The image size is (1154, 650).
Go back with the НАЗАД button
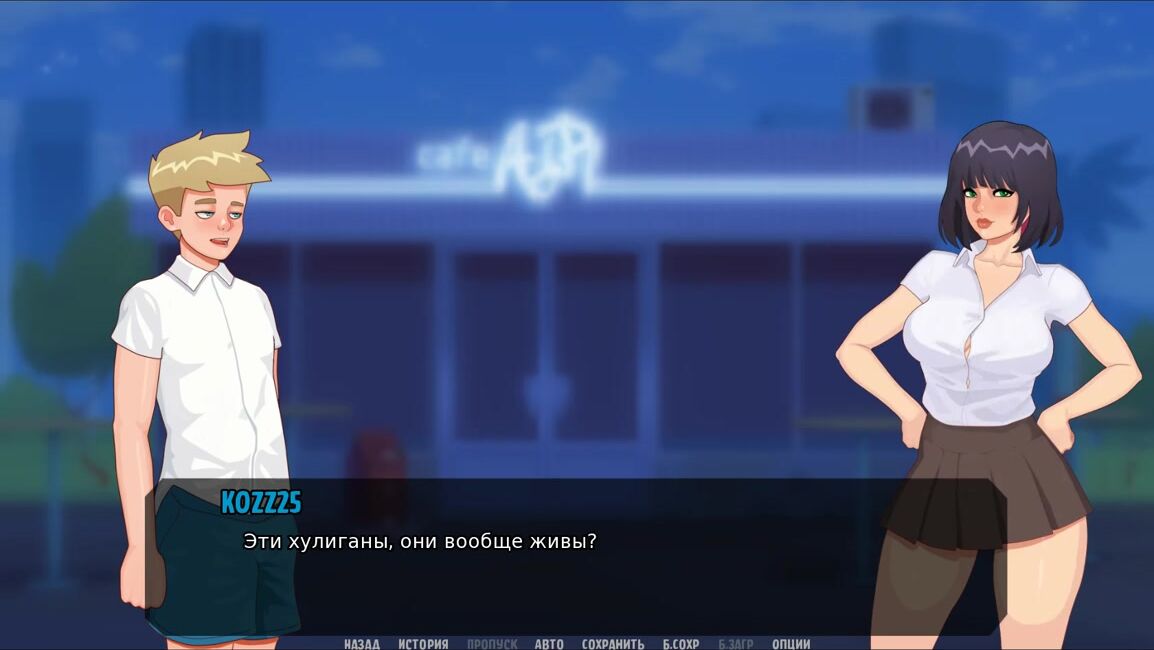[x=361, y=644]
